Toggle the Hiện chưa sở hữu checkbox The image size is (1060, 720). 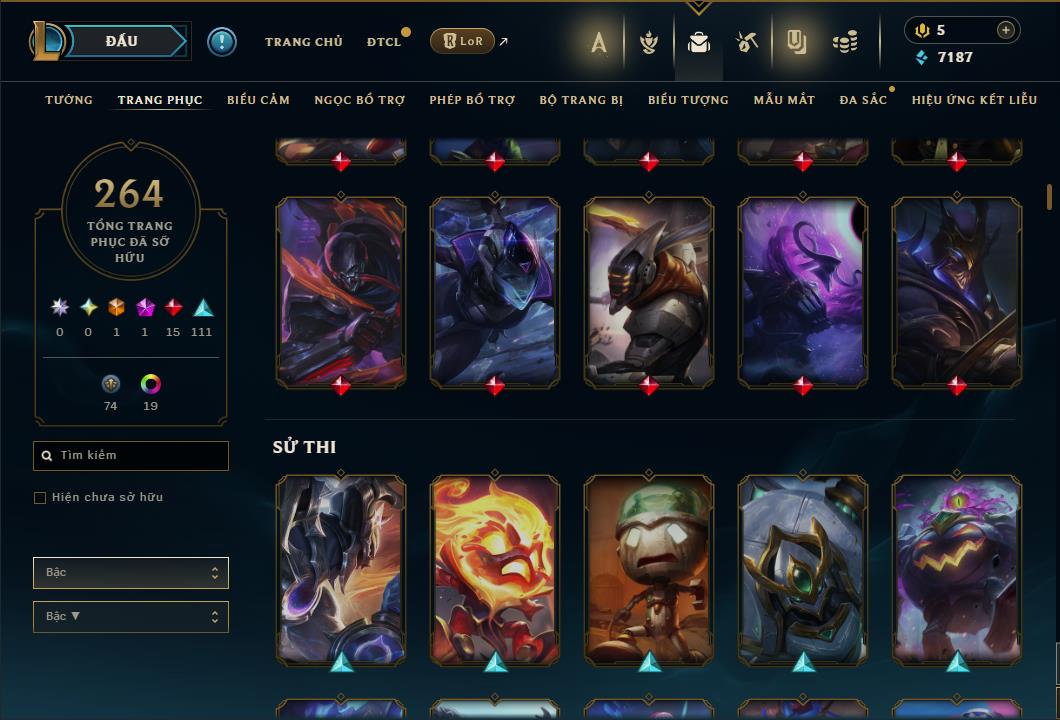tap(40, 498)
